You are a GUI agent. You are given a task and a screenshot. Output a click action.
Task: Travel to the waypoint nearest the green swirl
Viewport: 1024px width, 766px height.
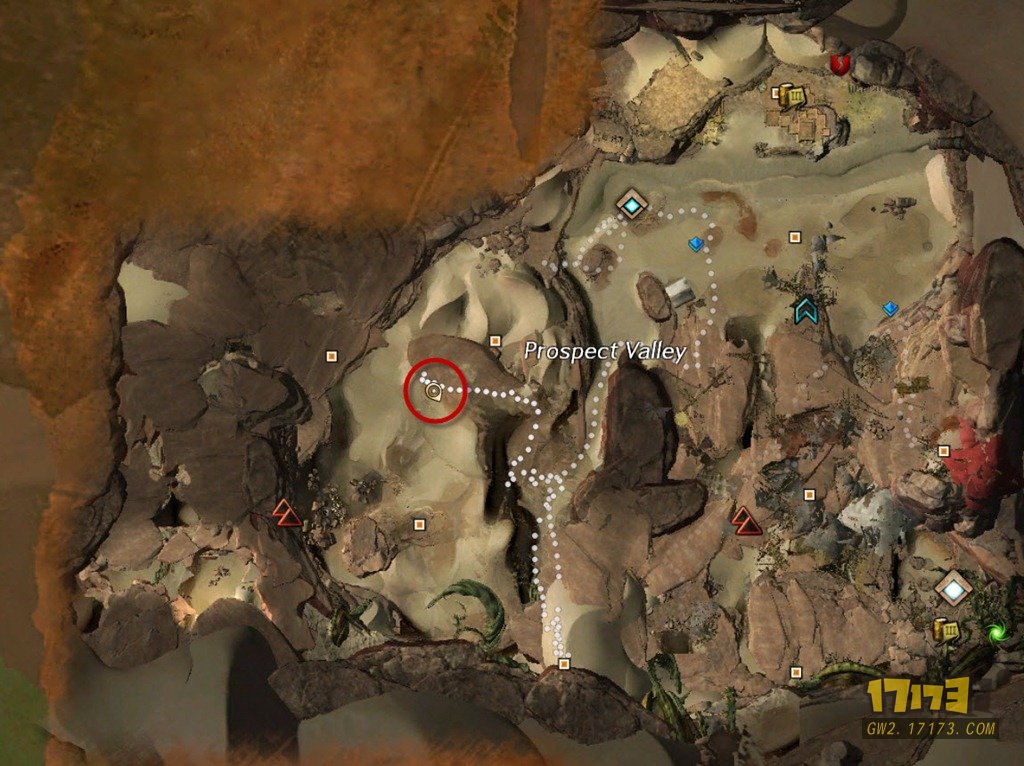coord(954,588)
